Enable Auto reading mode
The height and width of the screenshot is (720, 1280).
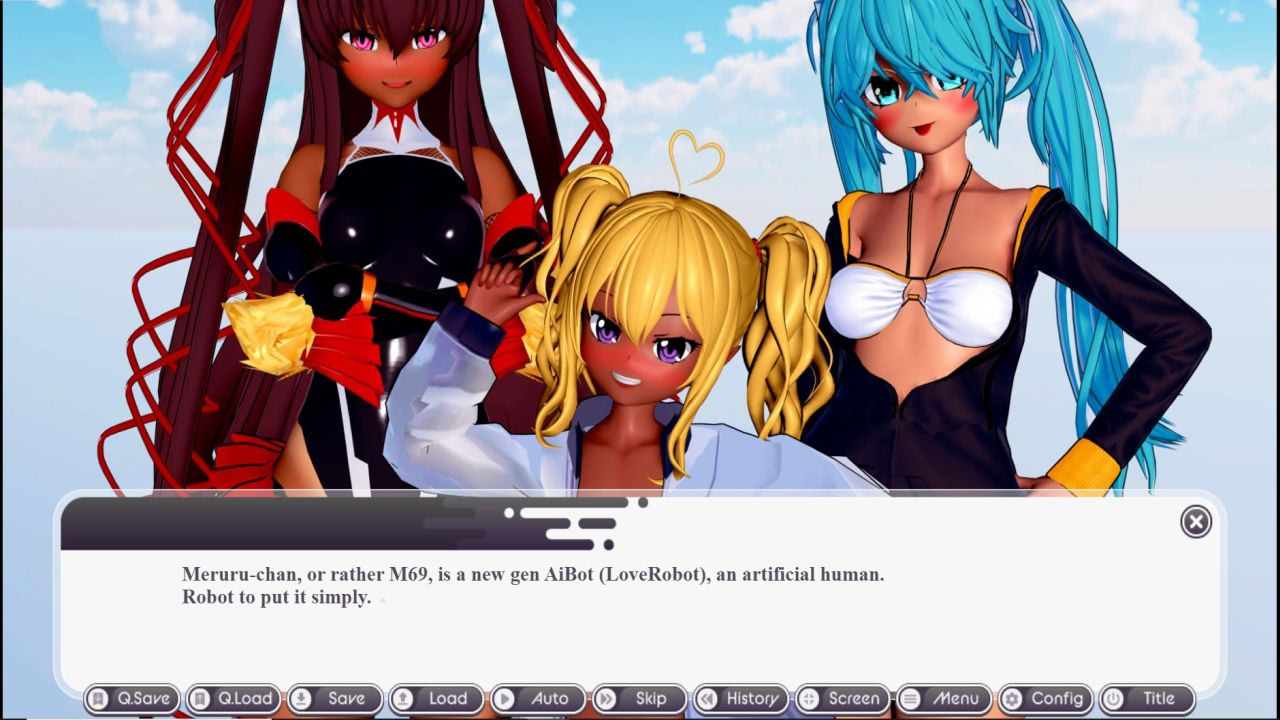pos(540,699)
